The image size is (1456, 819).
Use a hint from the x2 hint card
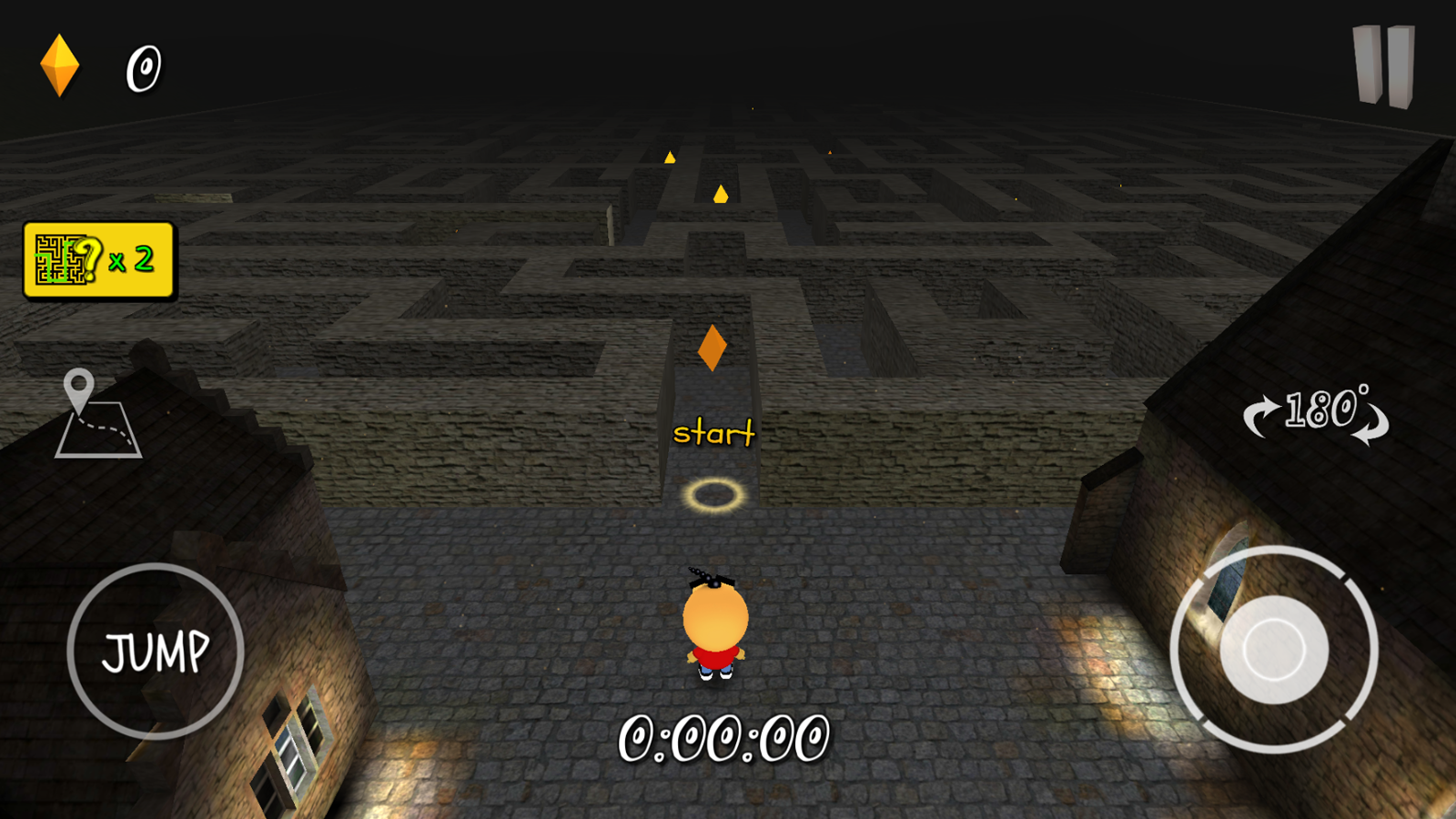click(x=100, y=258)
